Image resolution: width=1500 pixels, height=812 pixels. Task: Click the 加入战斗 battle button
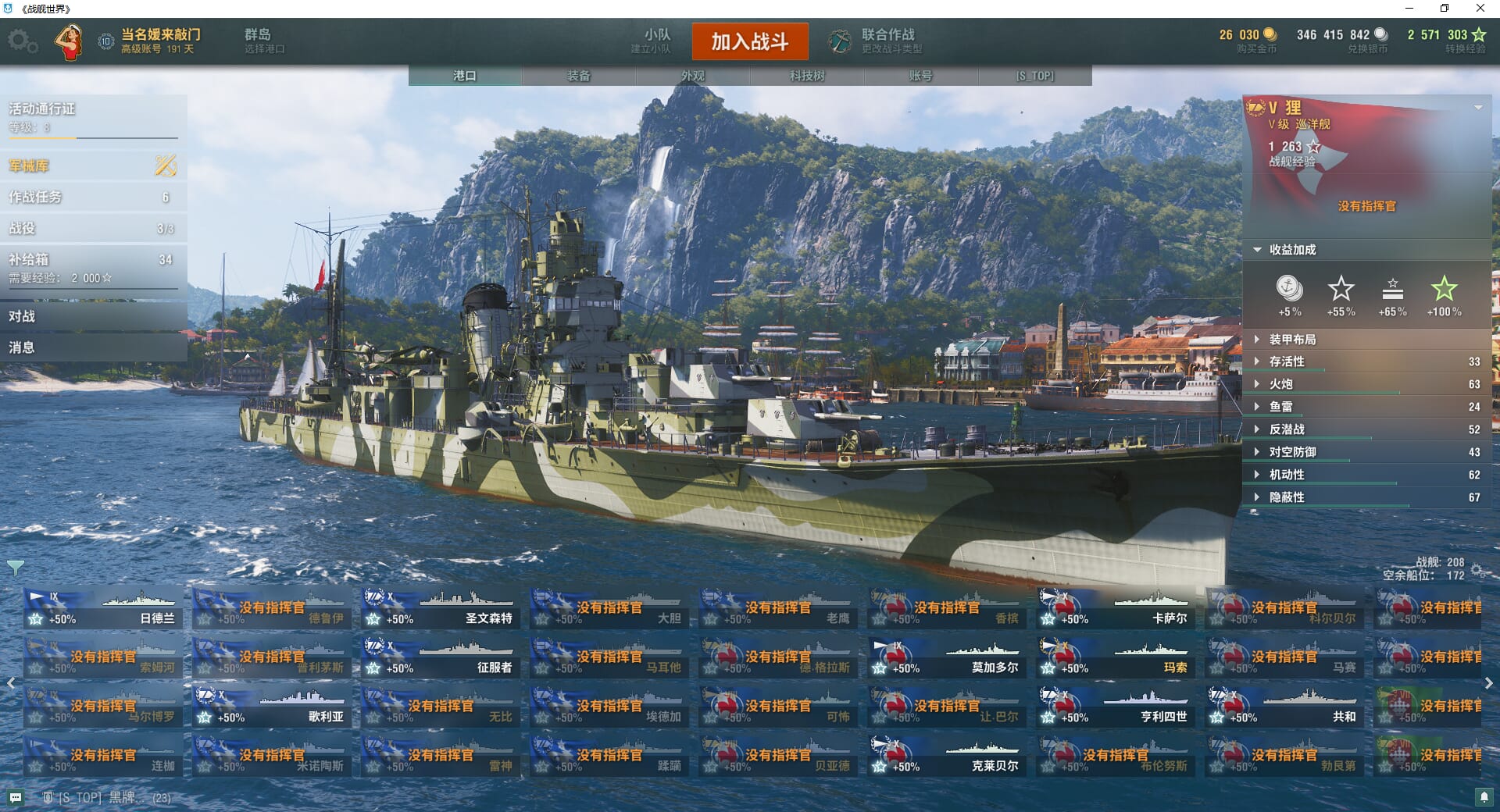749,41
